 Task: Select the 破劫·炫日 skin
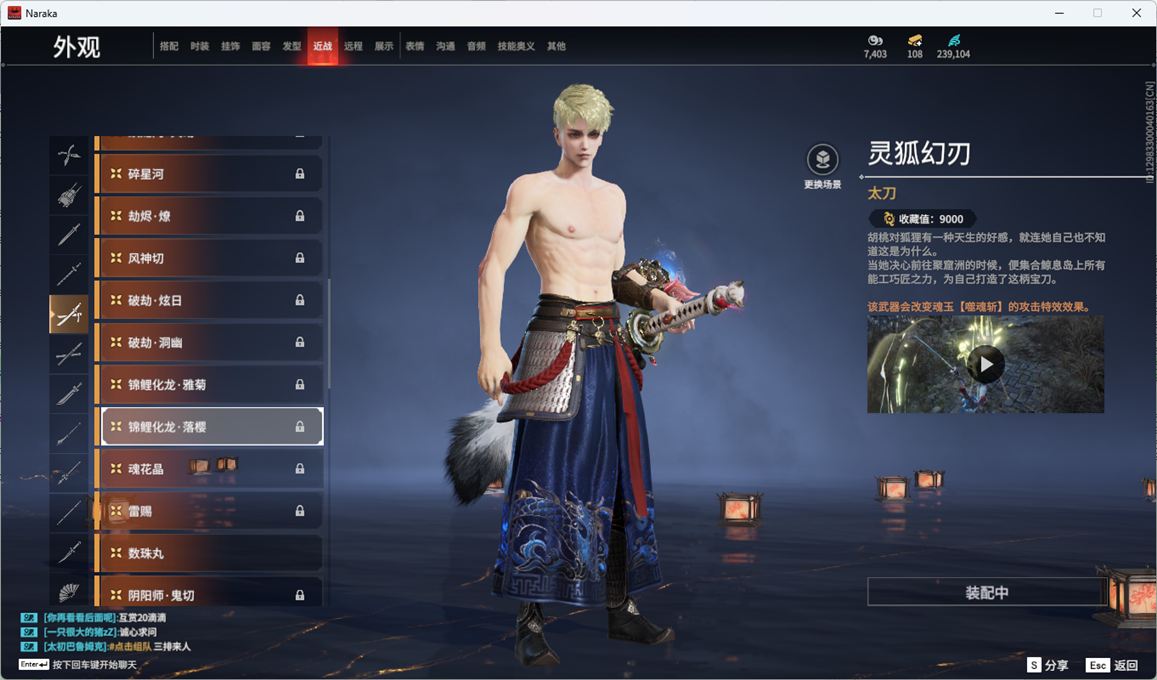click(209, 300)
